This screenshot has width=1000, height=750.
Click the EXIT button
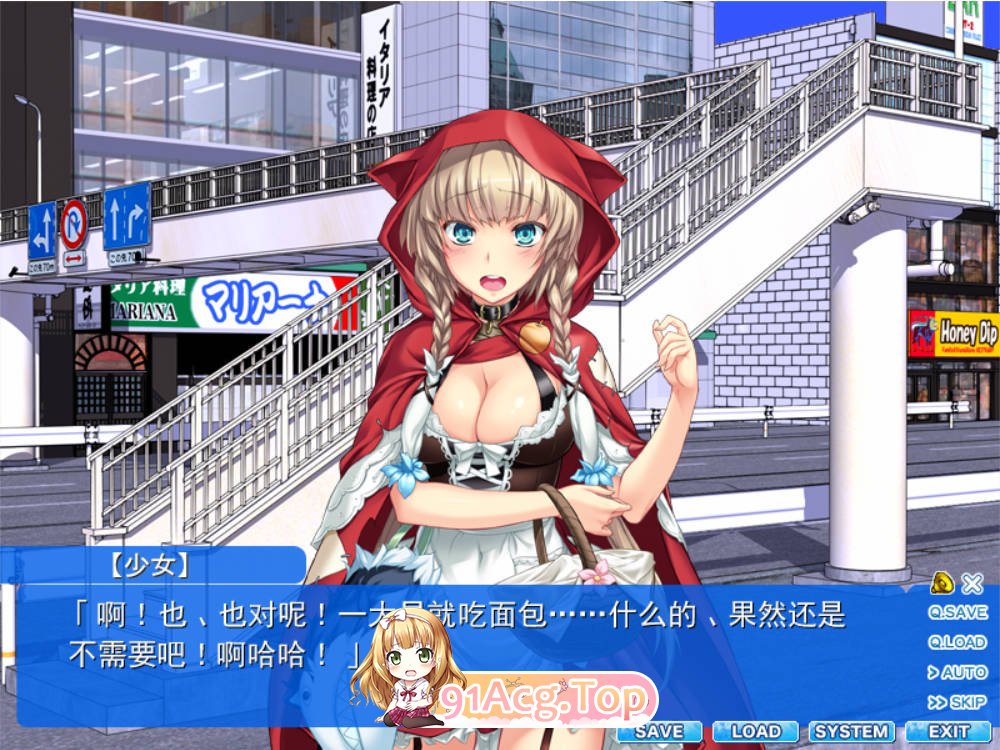pos(948,732)
